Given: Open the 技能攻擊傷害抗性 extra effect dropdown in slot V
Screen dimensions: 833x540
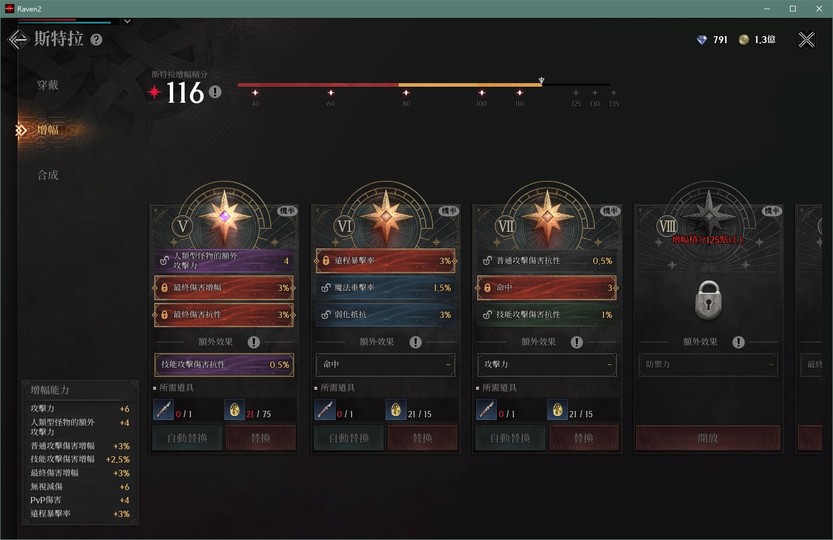Looking at the screenshot, I should (x=223, y=365).
